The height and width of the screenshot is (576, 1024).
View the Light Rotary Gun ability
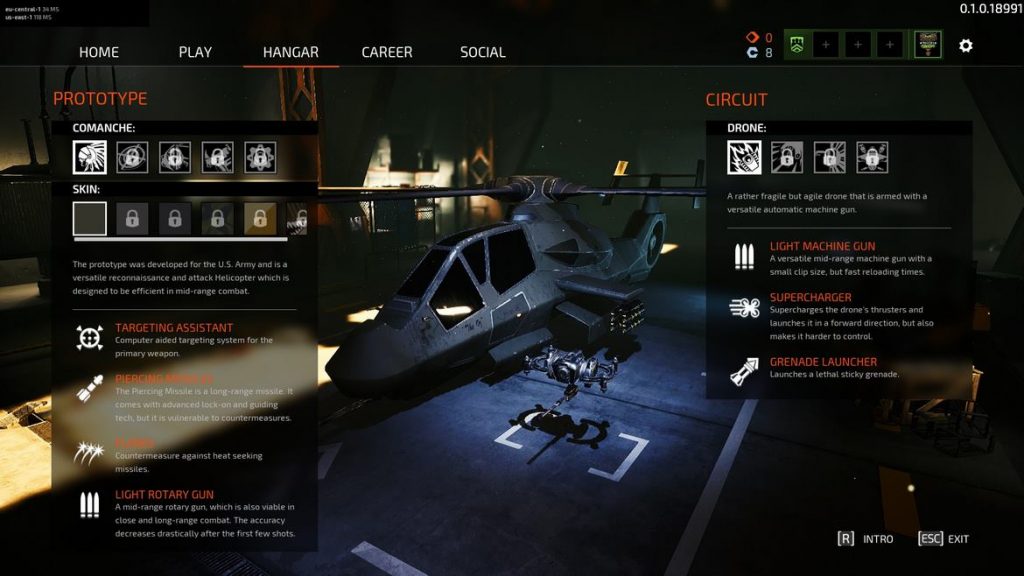[x=164, y=494]
